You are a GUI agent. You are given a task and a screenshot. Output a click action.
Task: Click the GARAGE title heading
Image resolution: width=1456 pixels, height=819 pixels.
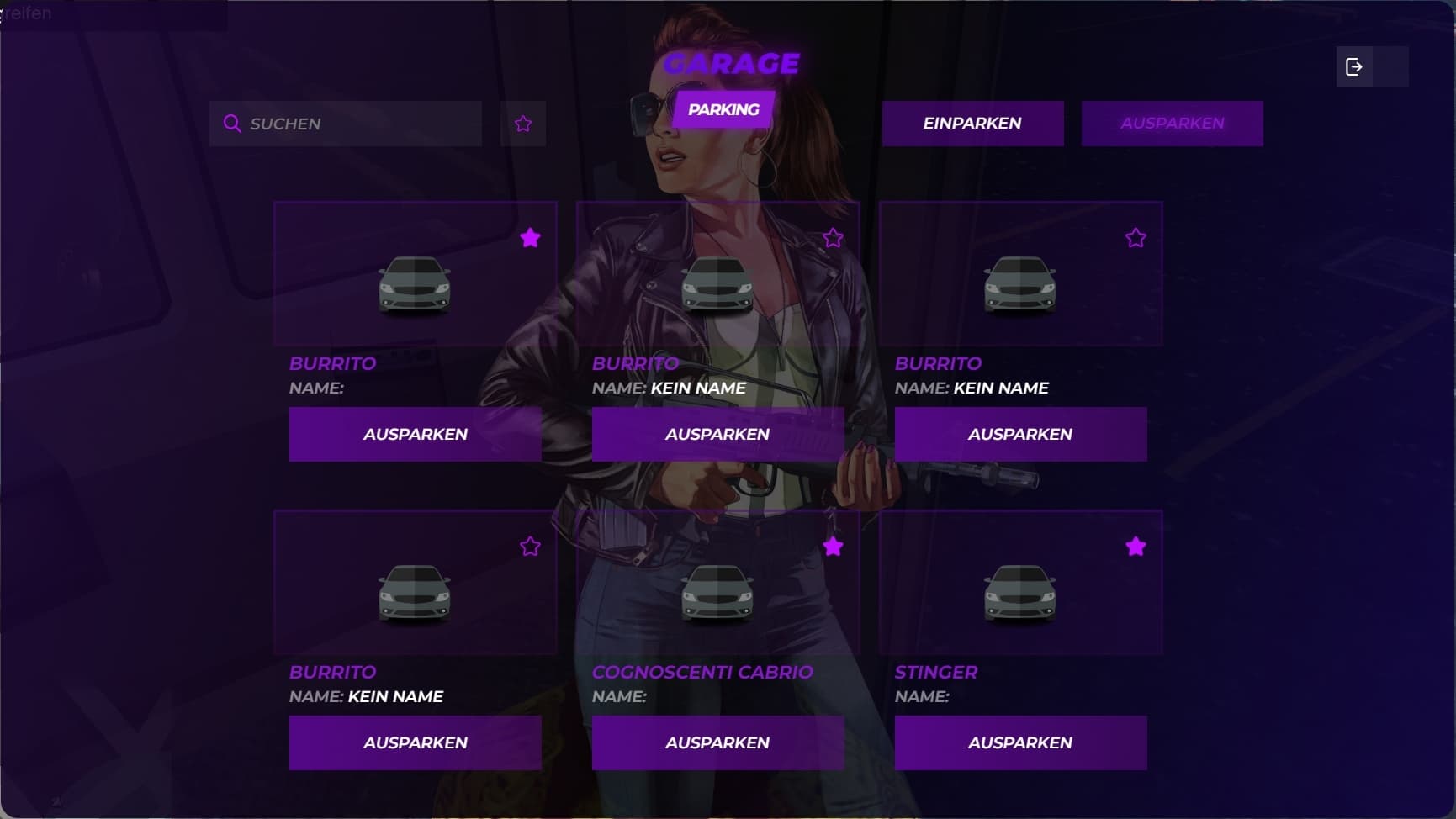(x=730, y=62)
